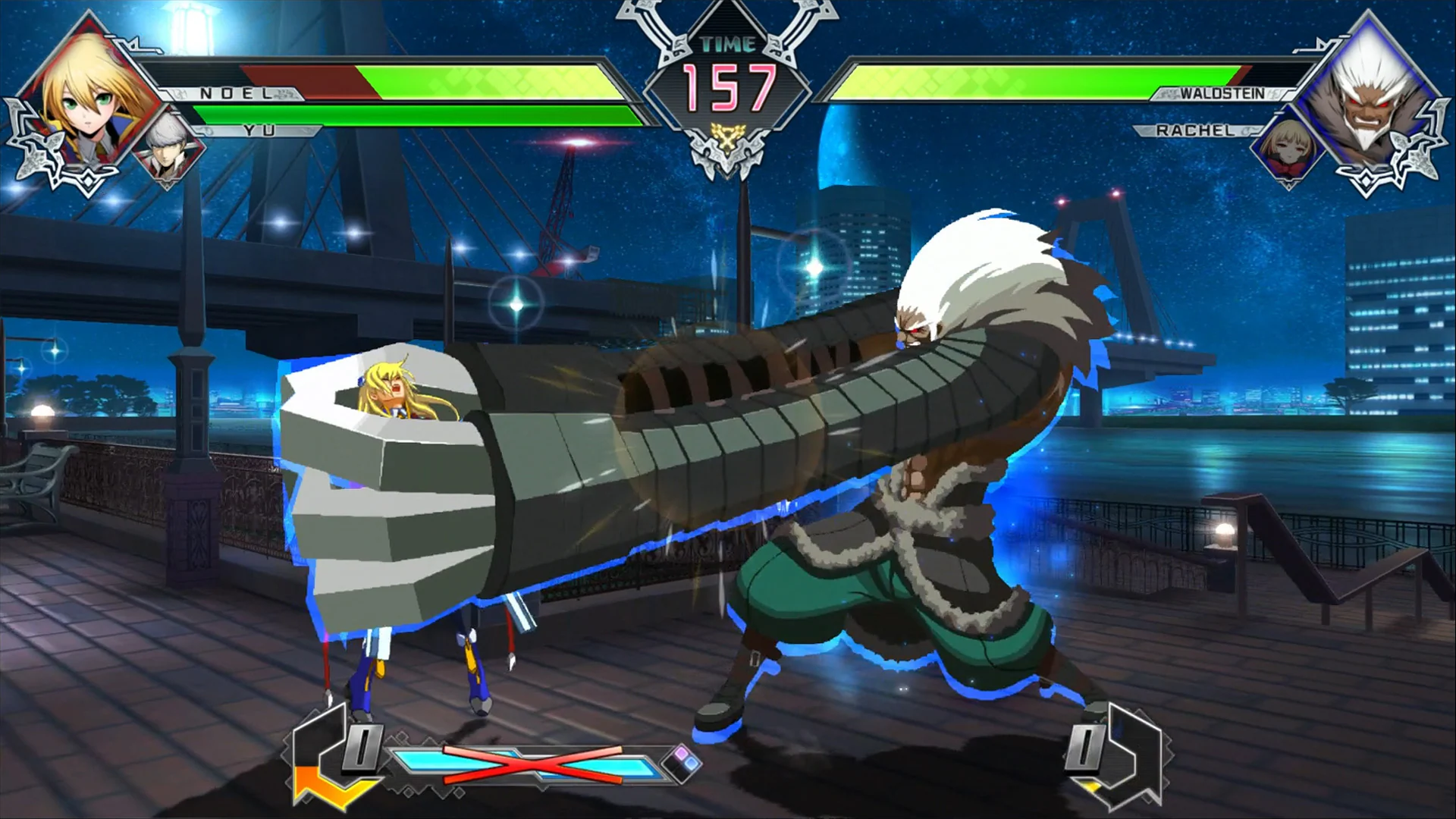Click Rachel's partner portrait icon
1456x819 pixels.
tap(1289, 150)
